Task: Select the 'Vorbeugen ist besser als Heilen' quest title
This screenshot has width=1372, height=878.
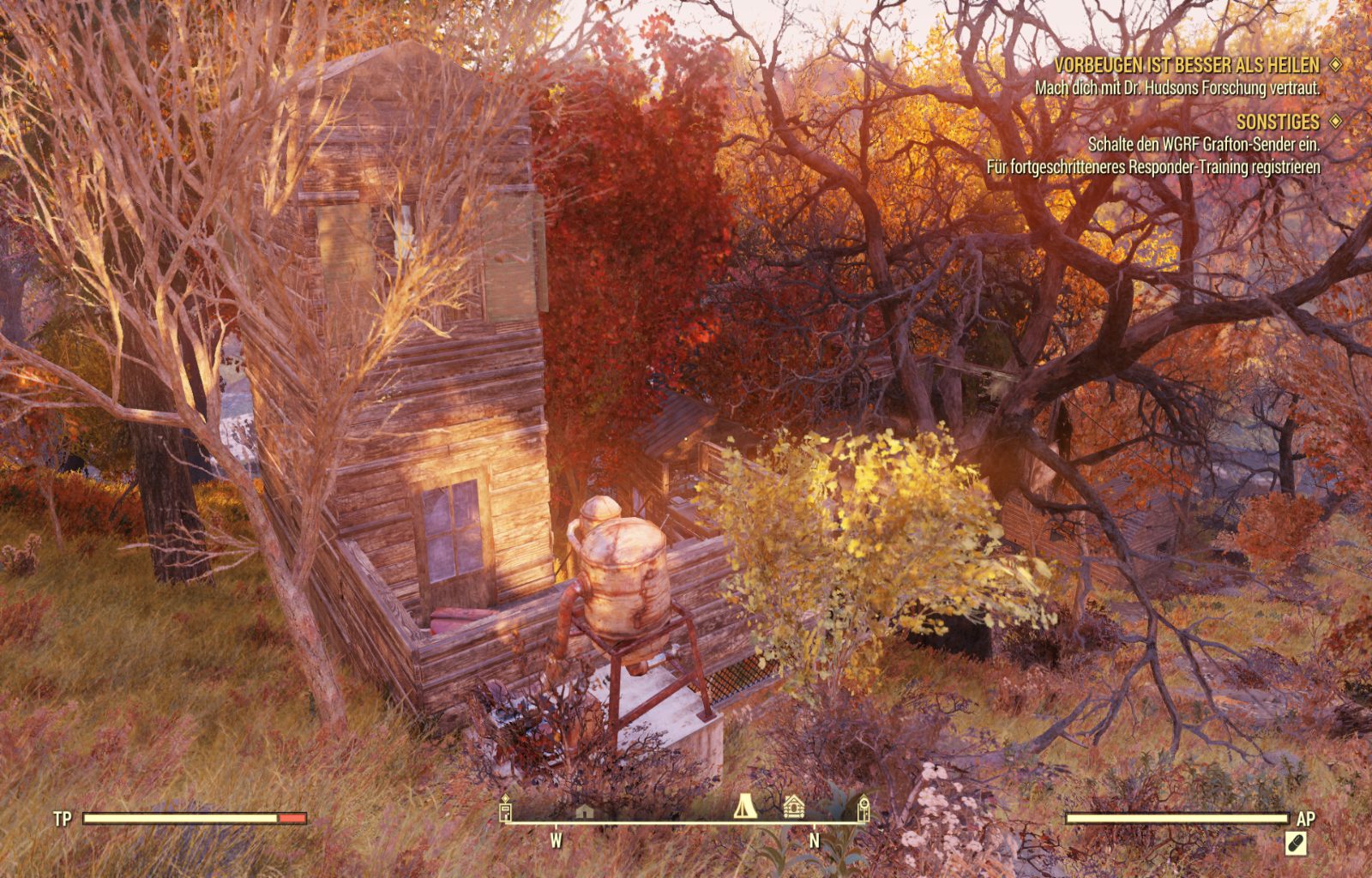Action: (1187, 65)
